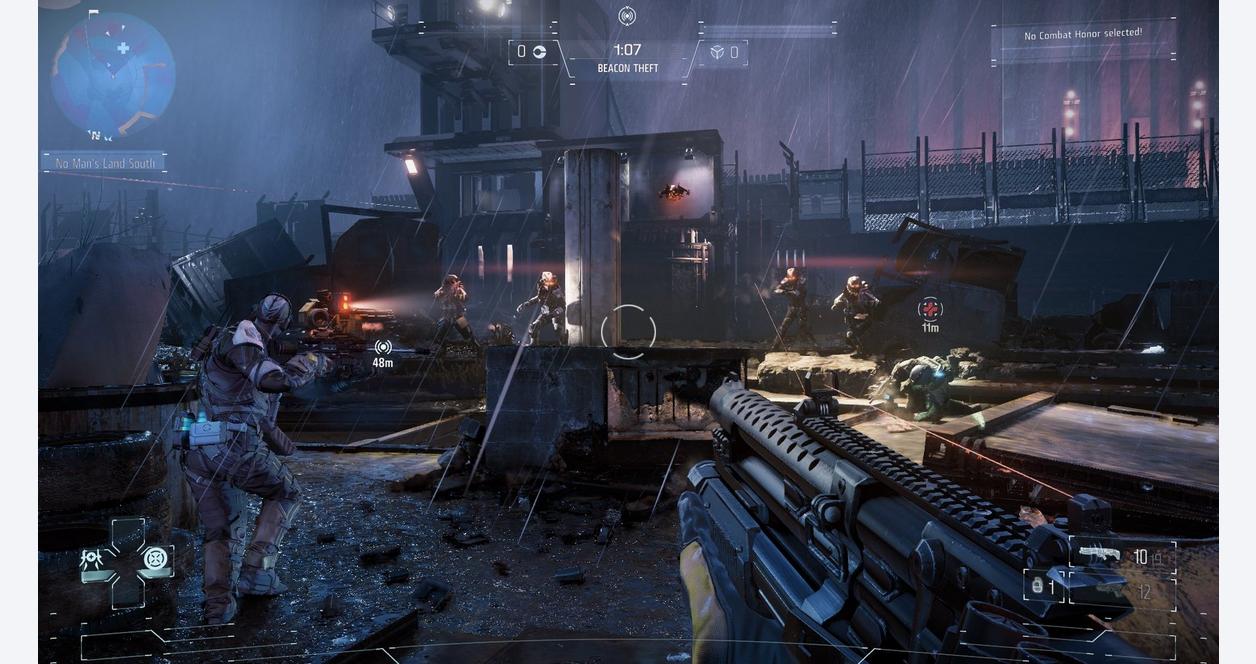The width and height of the screenshot is (1256, 664).
Task: Select the spider-bot ability on the d-pad
Action: [x=92, y=559]
